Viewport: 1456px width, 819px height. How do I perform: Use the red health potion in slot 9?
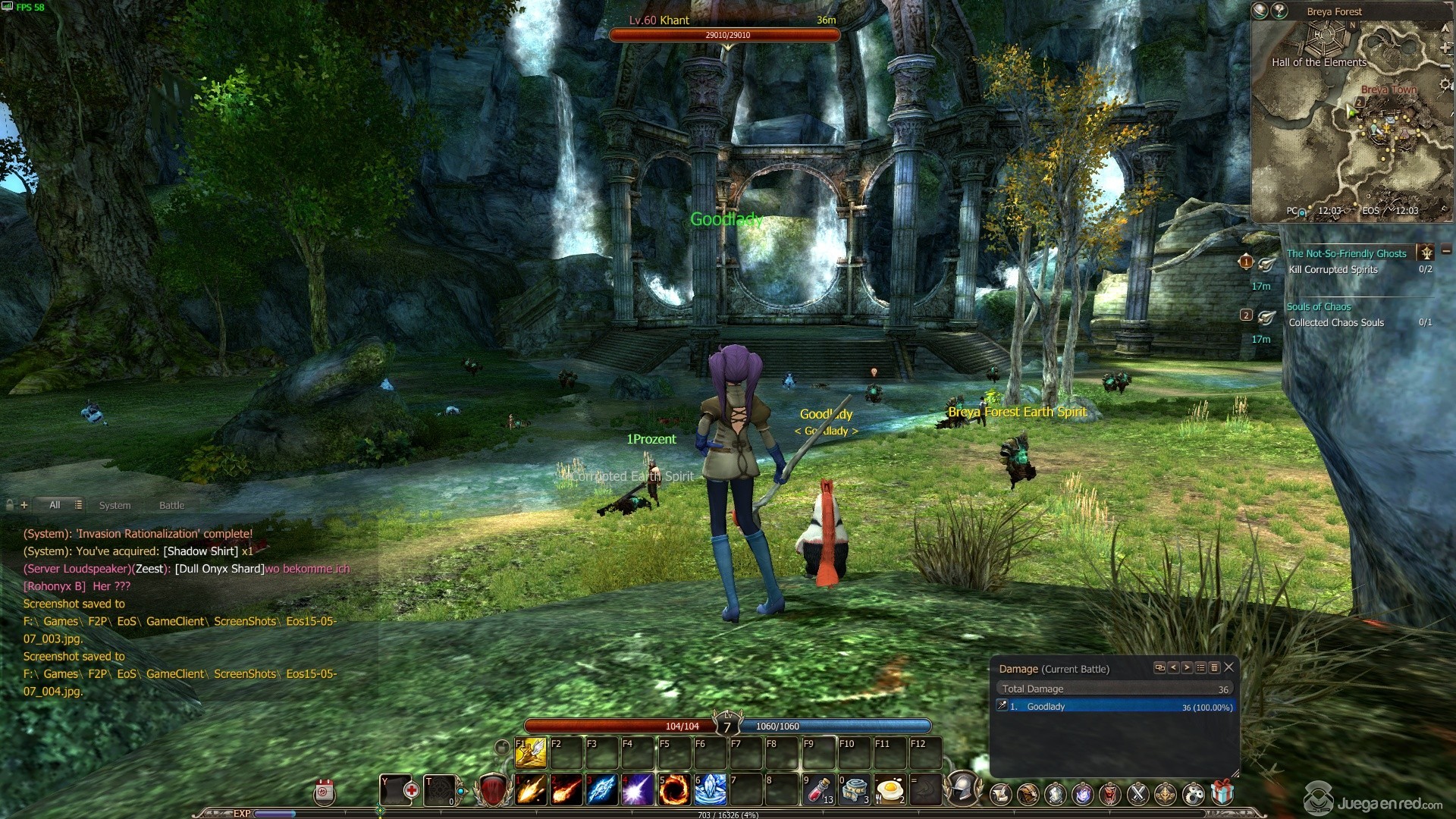pos(821,790)
